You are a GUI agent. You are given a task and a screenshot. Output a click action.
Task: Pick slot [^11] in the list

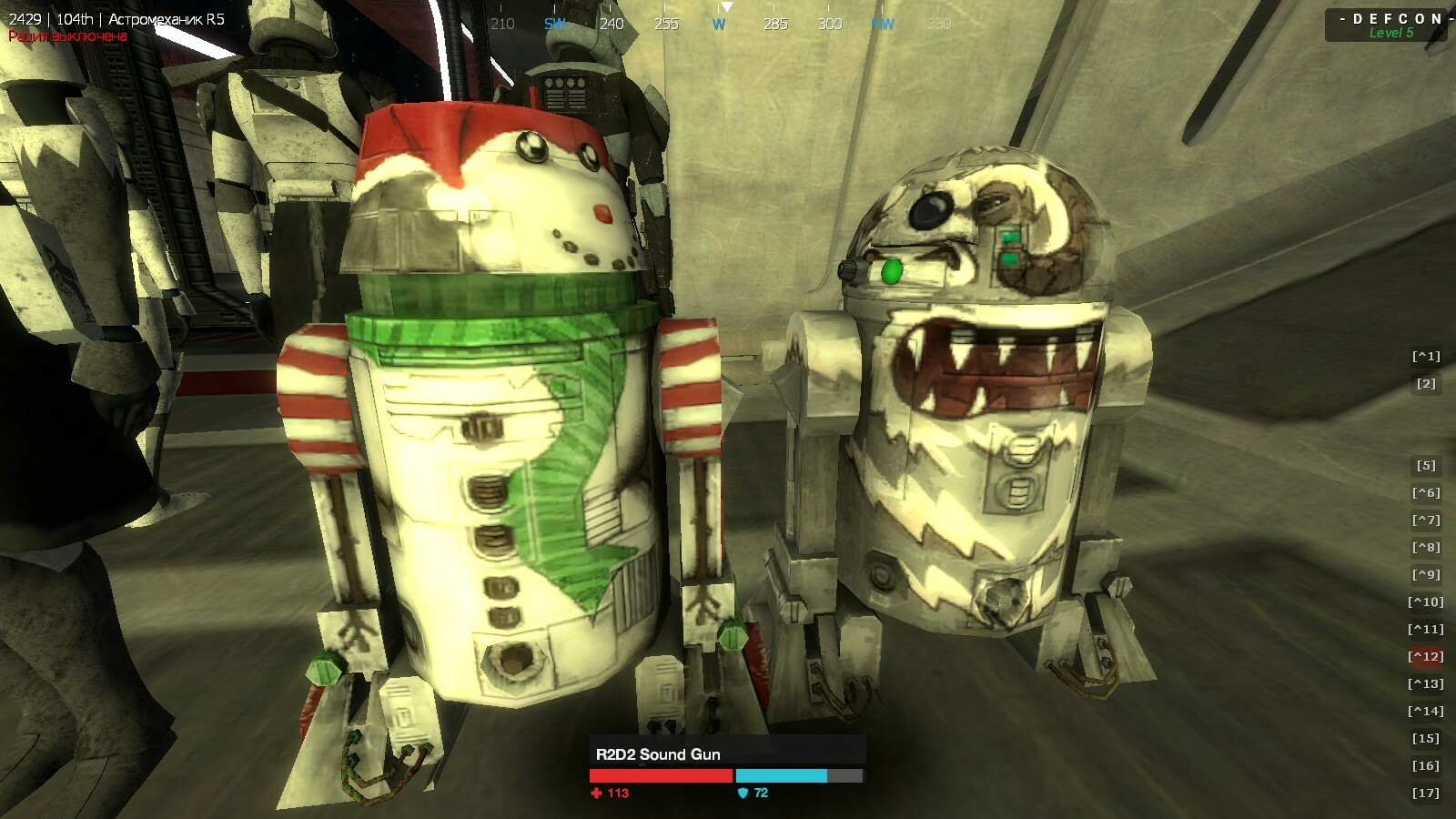click(x=1426, y=630)
